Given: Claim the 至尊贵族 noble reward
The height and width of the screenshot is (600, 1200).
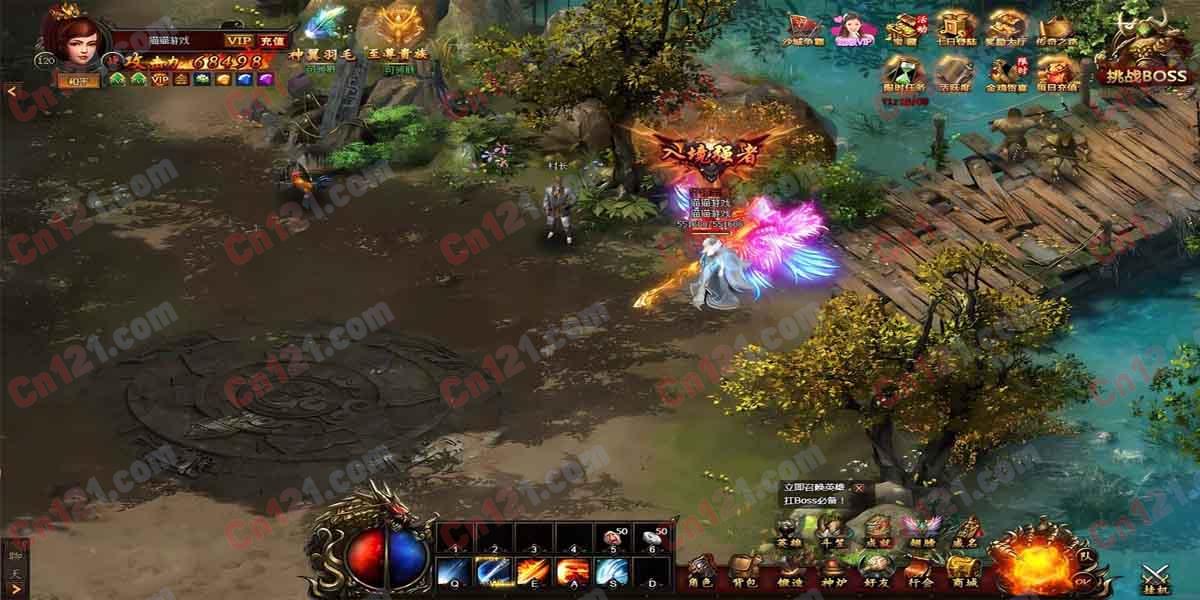Looking at the screenshot, I should (x=404, y=33).
